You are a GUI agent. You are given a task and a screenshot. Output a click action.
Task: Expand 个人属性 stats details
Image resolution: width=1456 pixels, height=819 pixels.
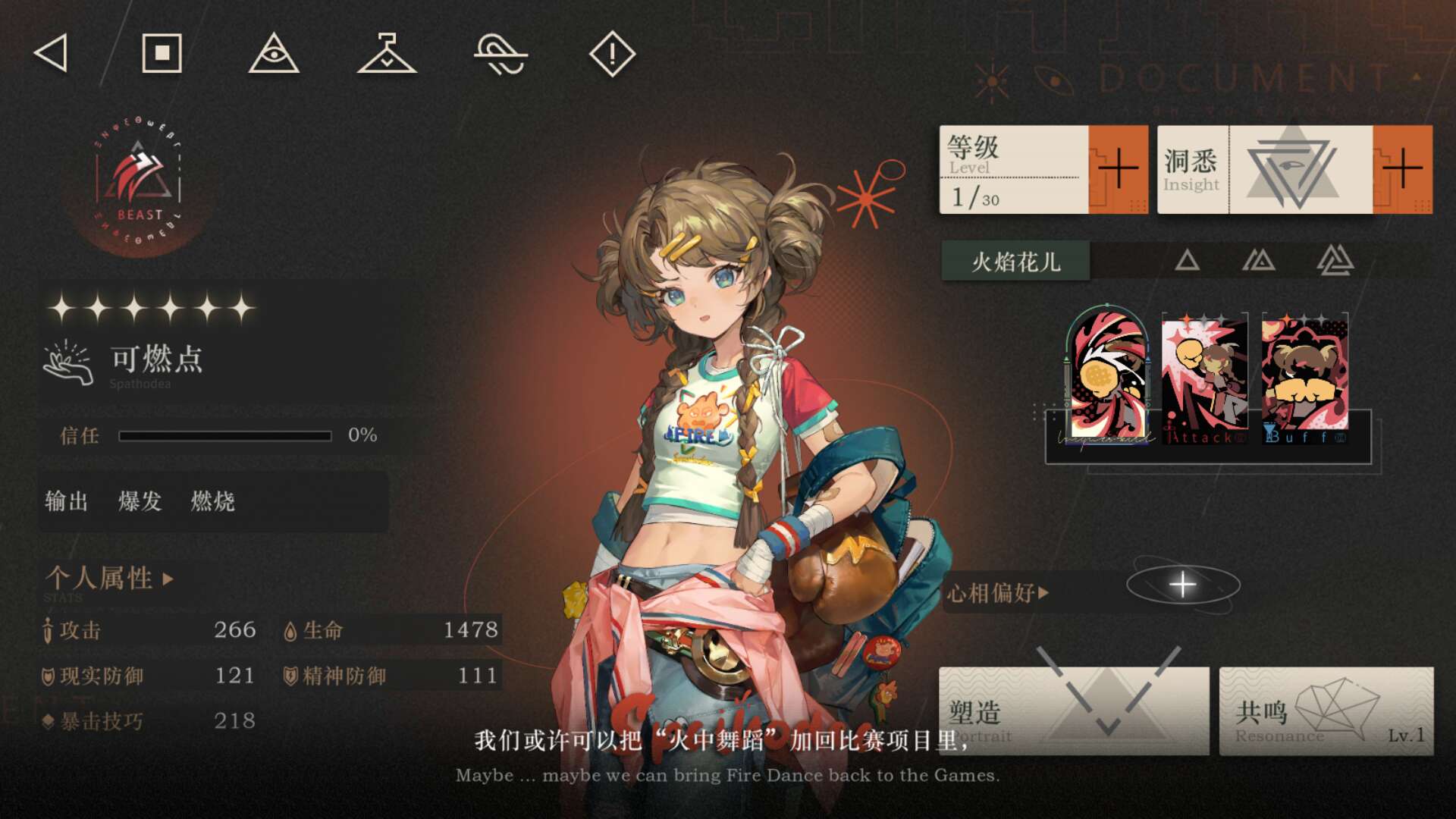(x=110, y=579)
